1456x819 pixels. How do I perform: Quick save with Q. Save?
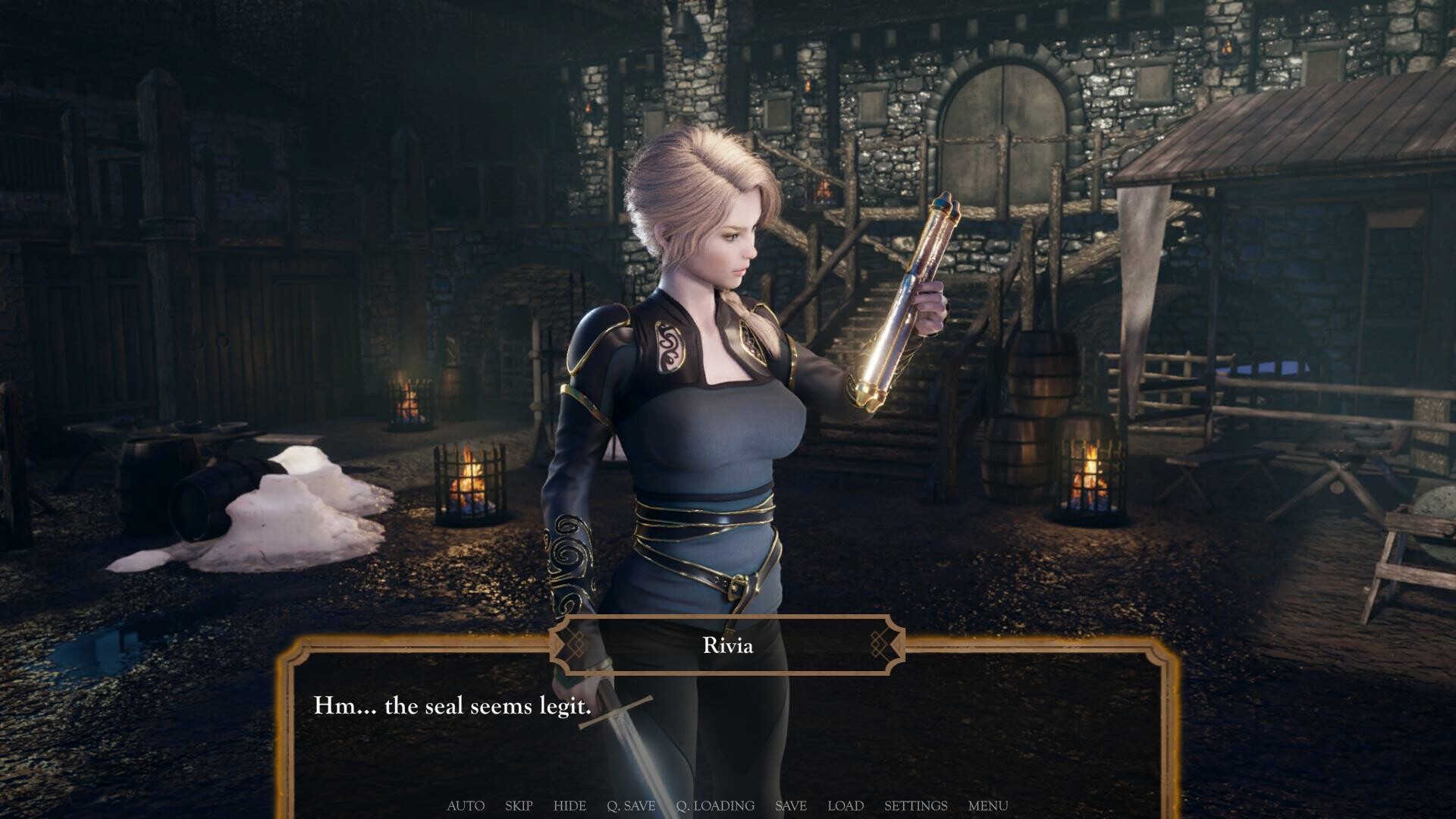pyautogui.click(x=631, y=805)
